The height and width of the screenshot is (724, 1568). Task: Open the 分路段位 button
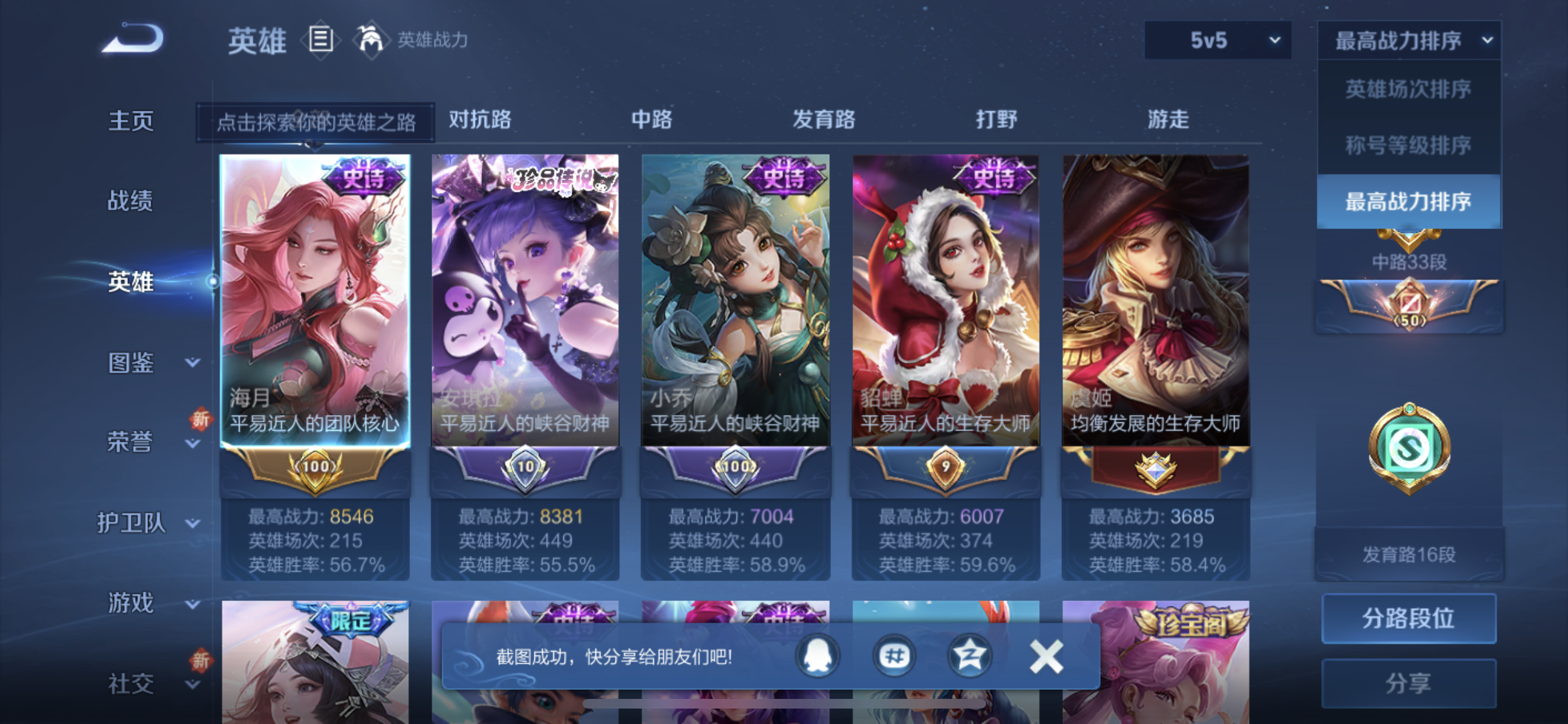point(1408,618)
